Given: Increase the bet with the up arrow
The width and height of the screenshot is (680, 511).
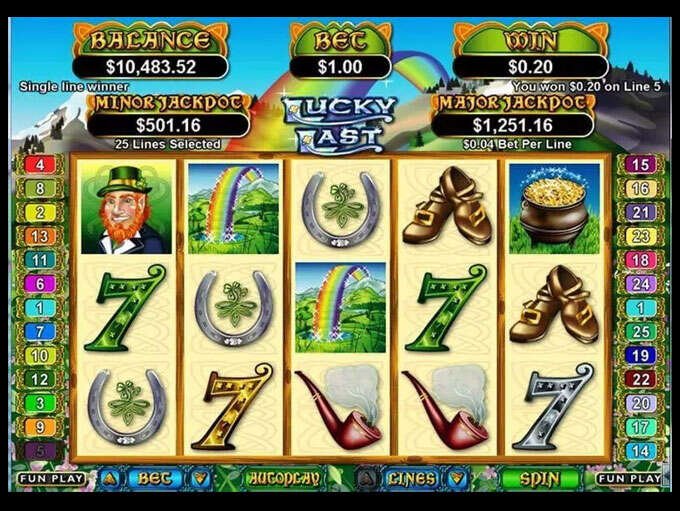Looking at the screenshot, I should (108, 478).
